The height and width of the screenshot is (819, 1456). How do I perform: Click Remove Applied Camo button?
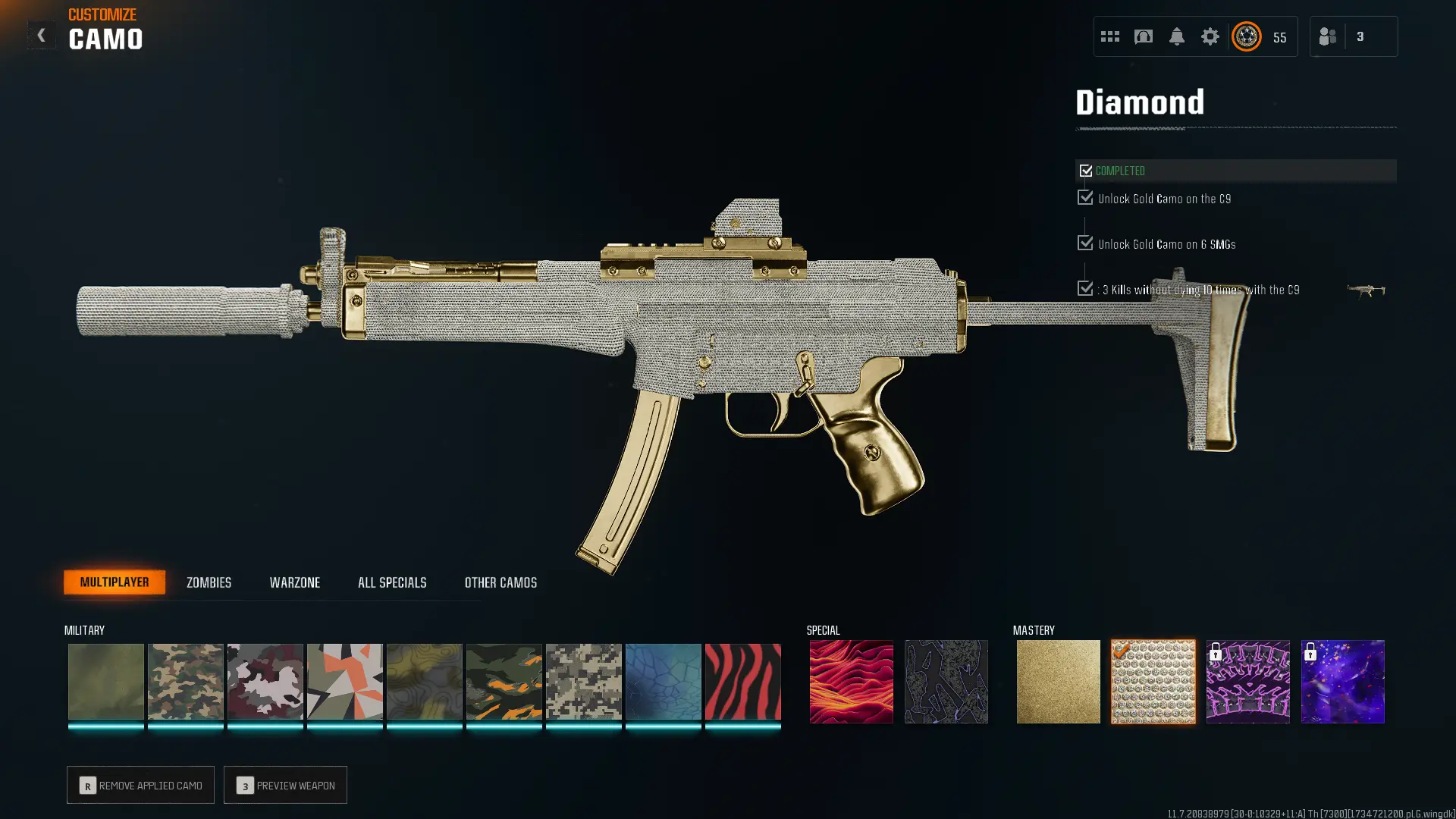tap(140, 785)
